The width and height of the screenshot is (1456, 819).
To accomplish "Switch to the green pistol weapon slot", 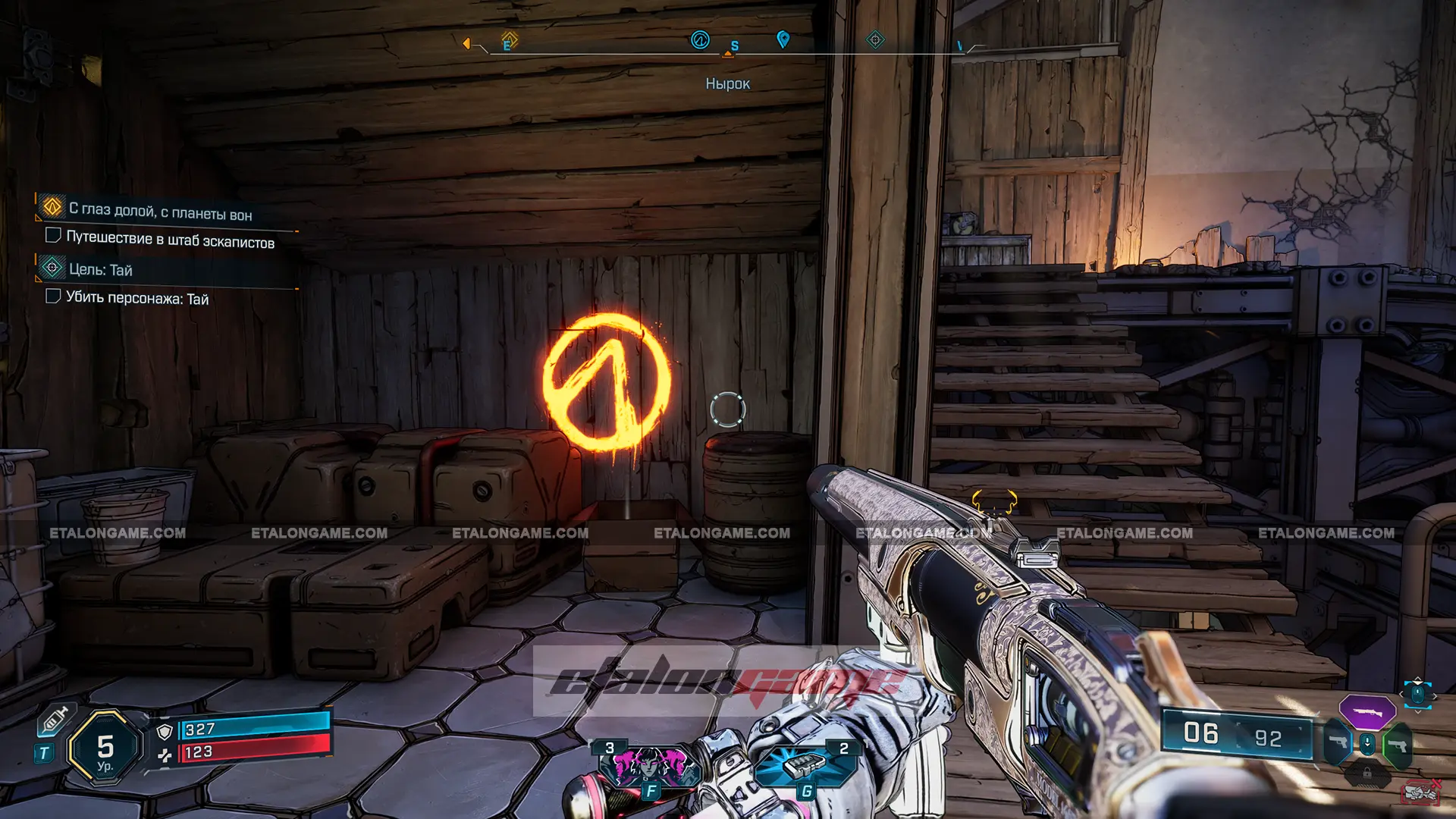I will point(1397,745).
